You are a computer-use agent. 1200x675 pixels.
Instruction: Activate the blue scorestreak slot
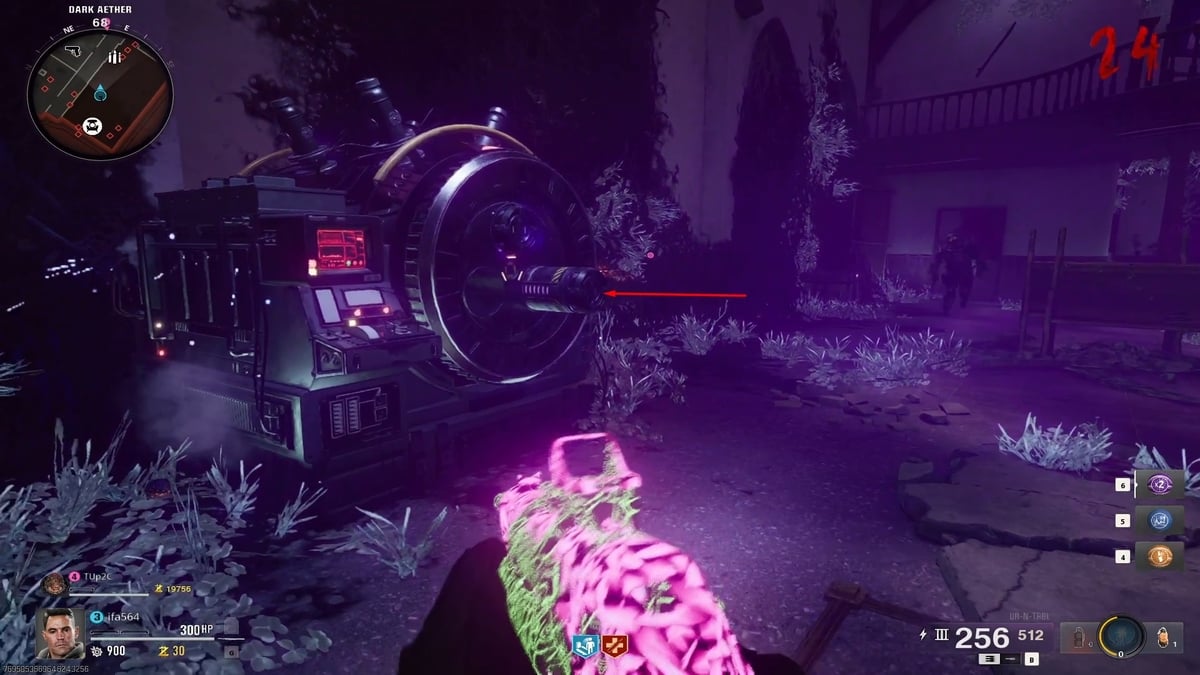pos(1160,520)
